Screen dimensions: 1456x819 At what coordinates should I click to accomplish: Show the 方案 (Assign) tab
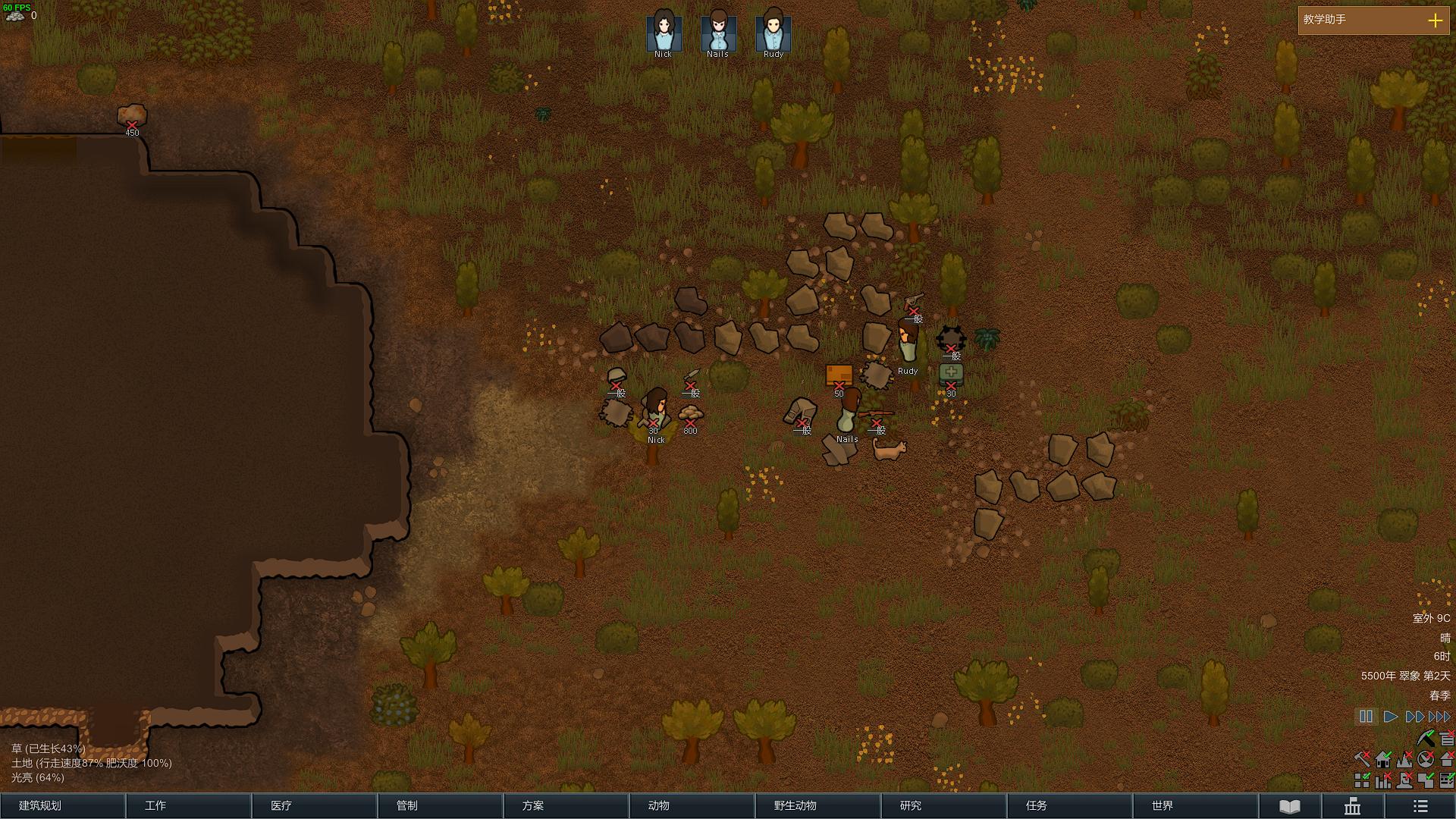click(x=566, y=805)
